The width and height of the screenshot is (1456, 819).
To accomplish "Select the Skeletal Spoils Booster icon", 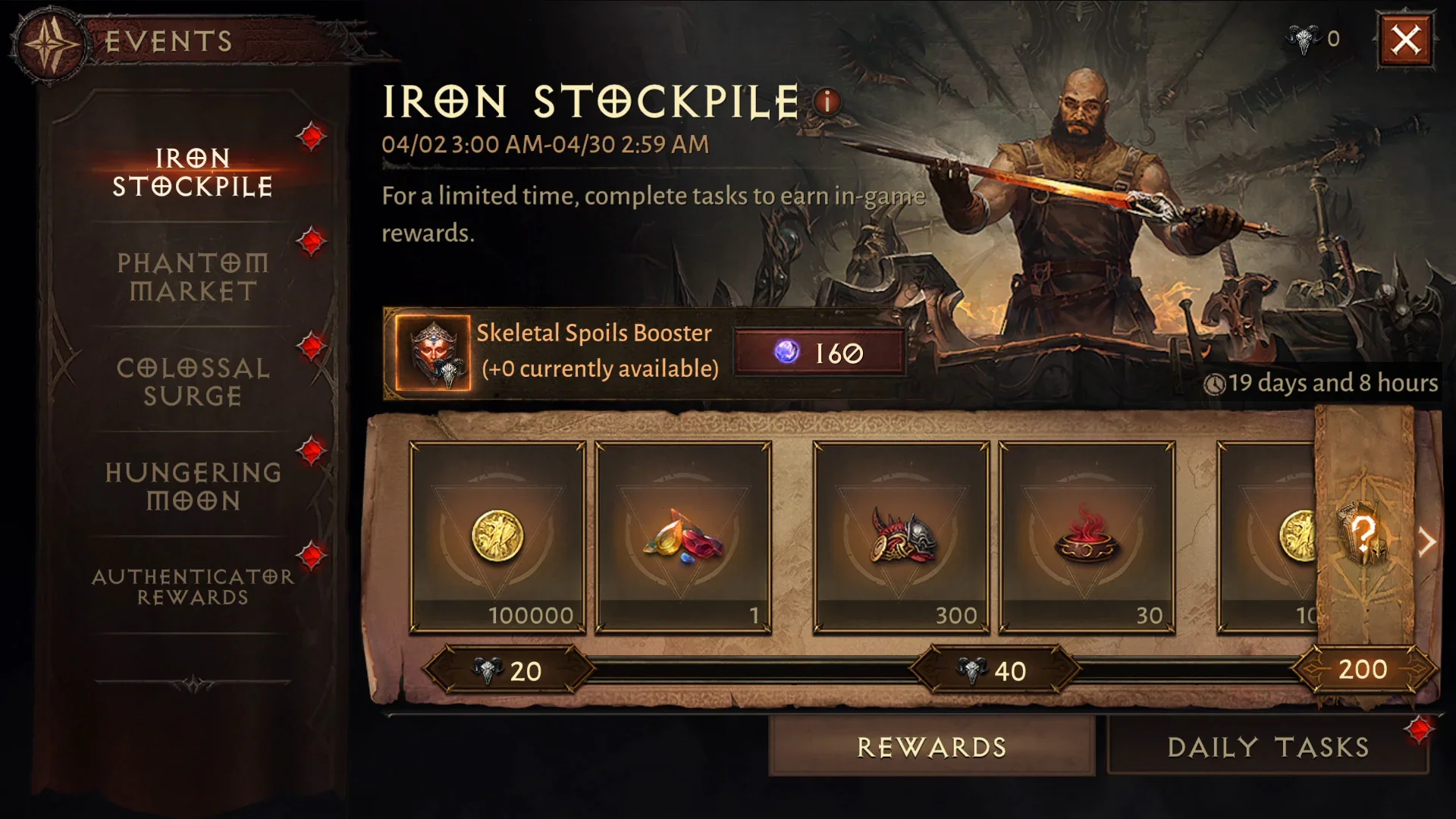I will coord(433,353).
